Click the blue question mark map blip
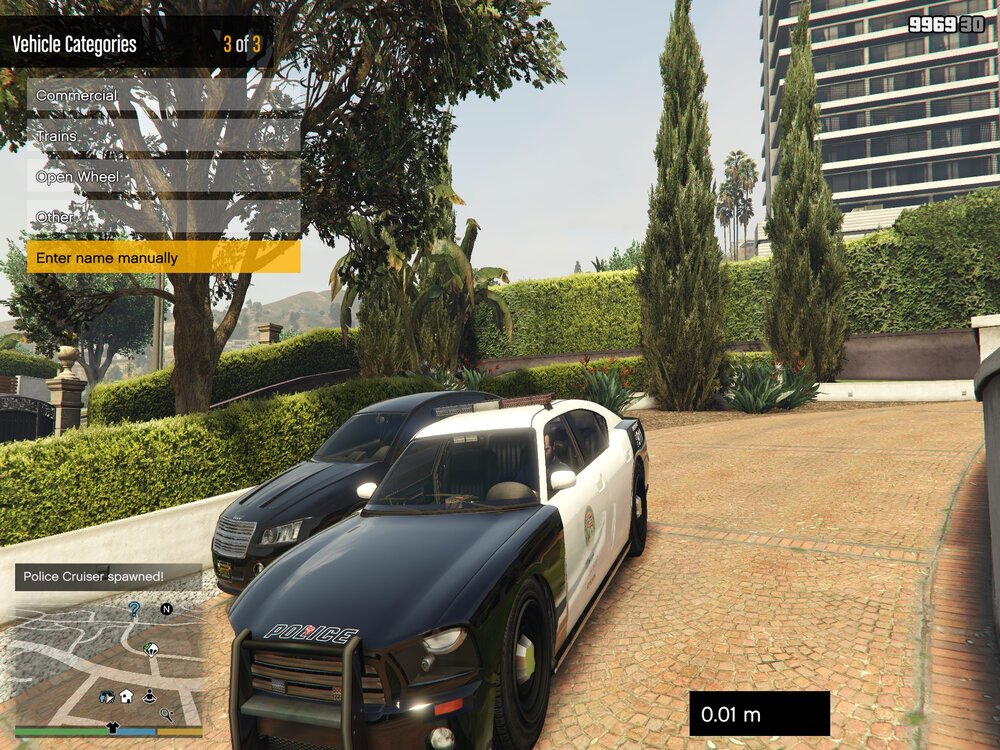Screen dimensions: 1000x750 click(134, 608)
